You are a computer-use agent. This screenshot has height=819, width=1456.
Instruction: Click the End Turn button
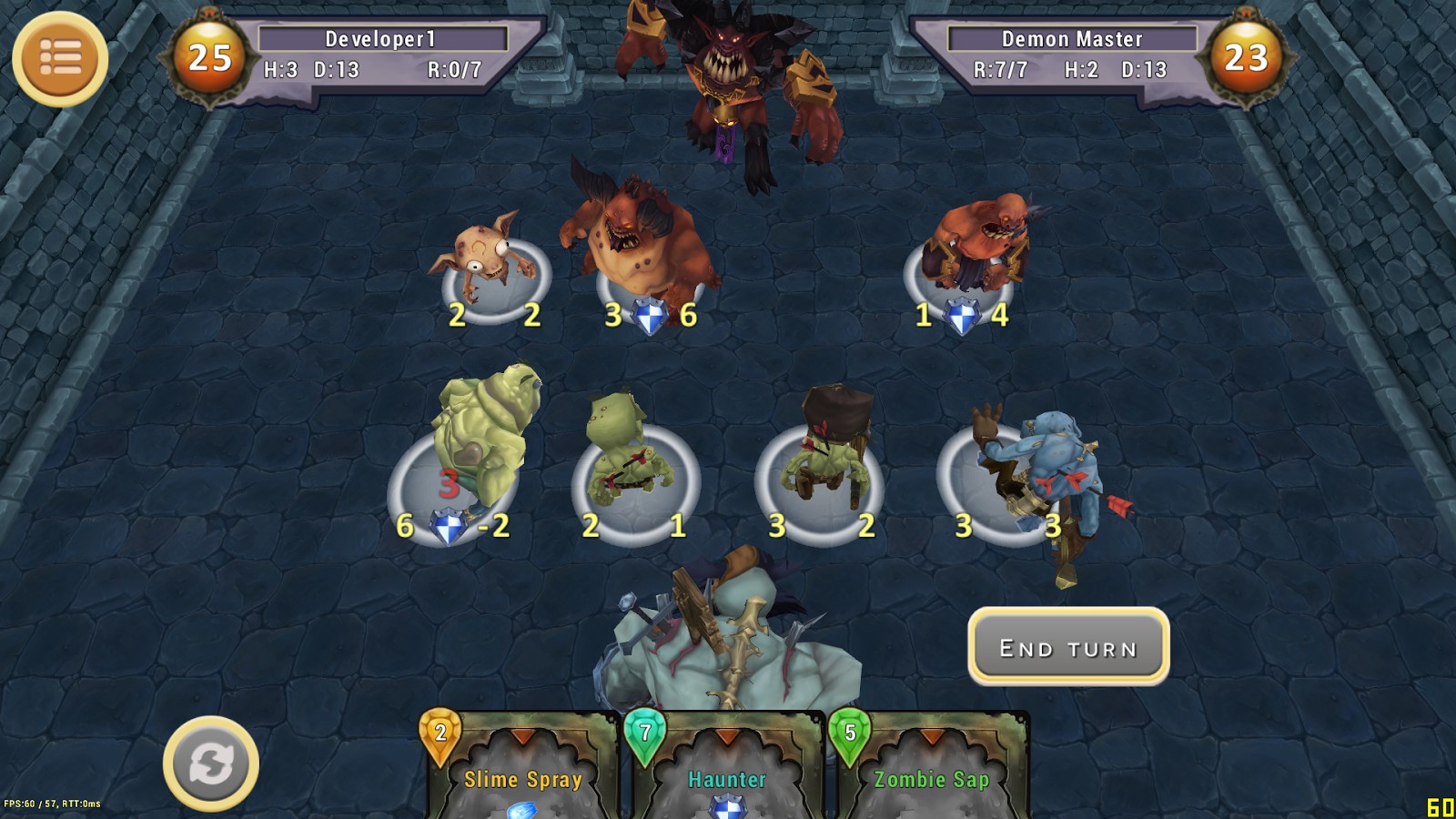point(1068,647)
